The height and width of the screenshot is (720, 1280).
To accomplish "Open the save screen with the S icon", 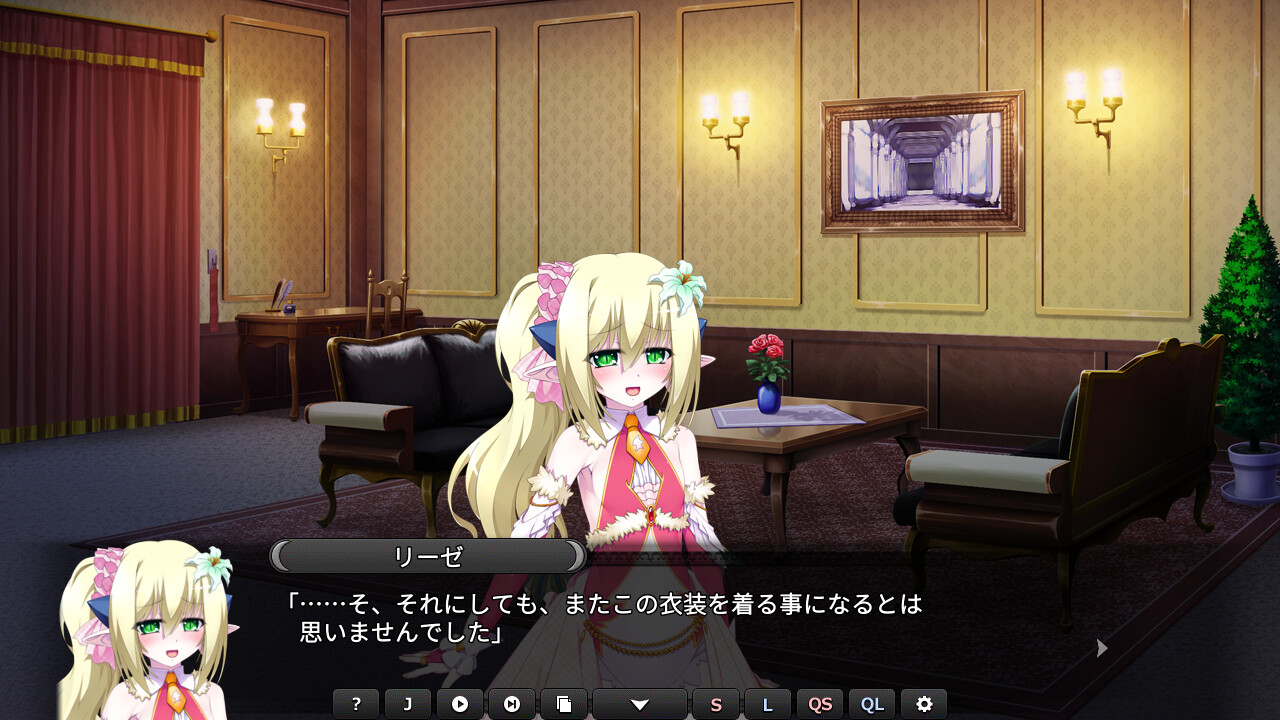I will click(x=716, y=704).
